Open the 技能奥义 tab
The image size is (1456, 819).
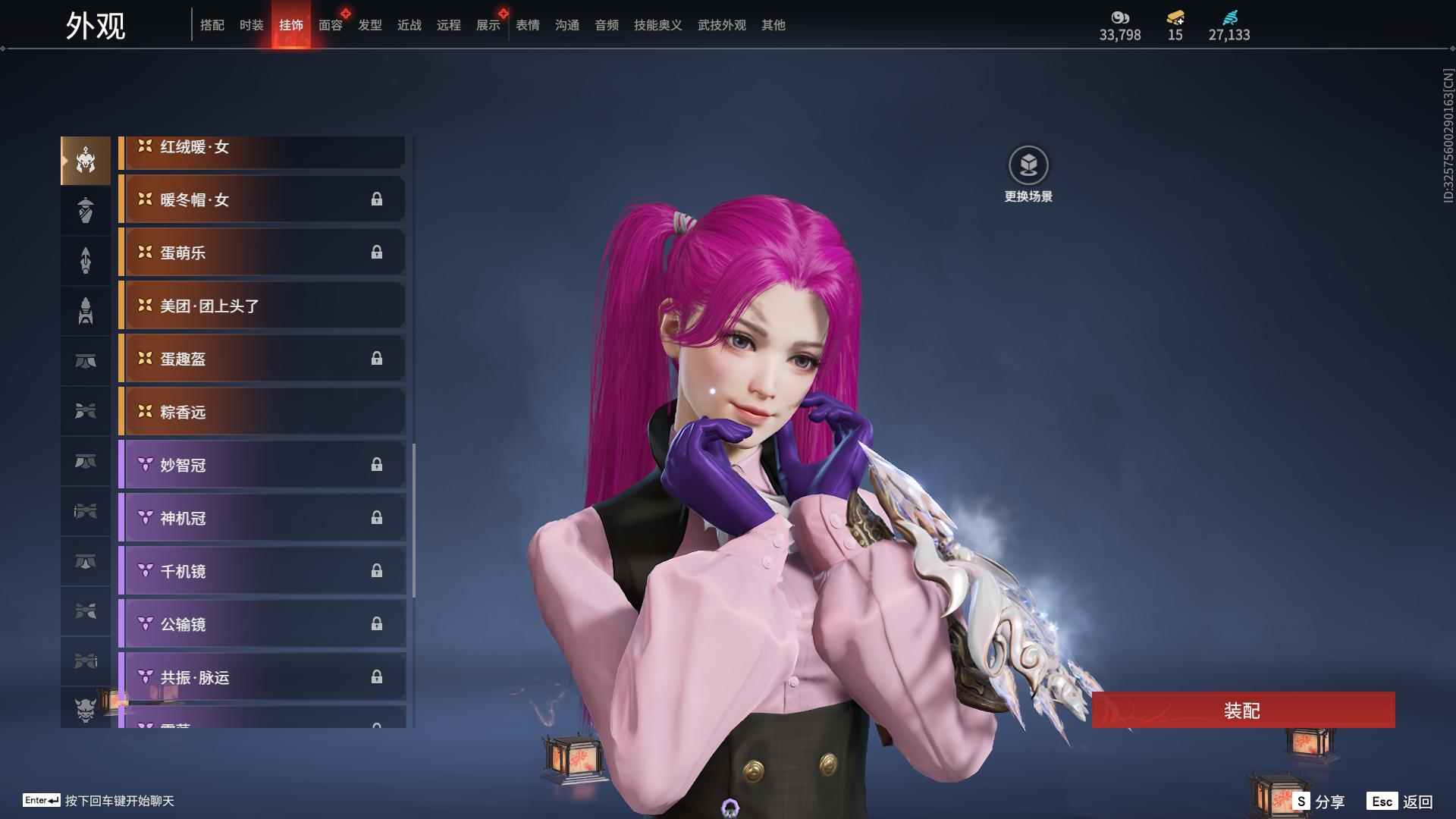click(x=657, y=25)
